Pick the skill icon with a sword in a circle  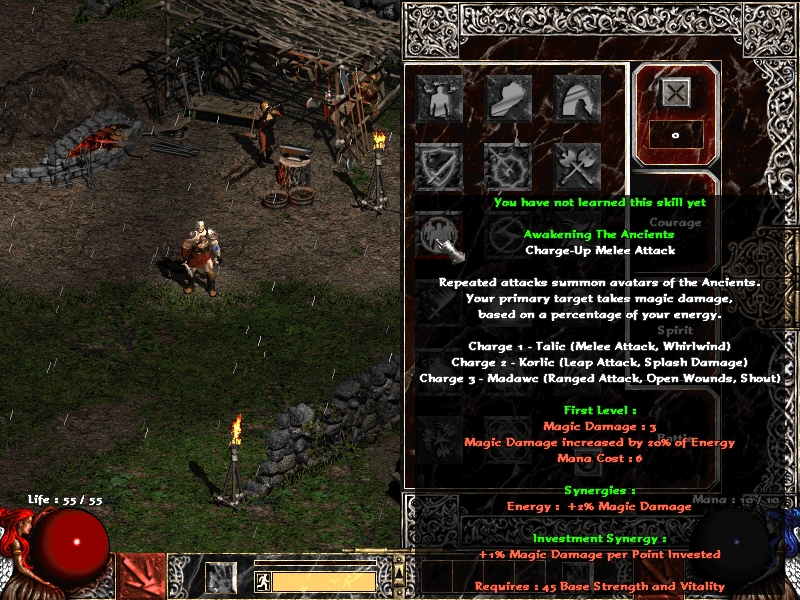(508, 166)
